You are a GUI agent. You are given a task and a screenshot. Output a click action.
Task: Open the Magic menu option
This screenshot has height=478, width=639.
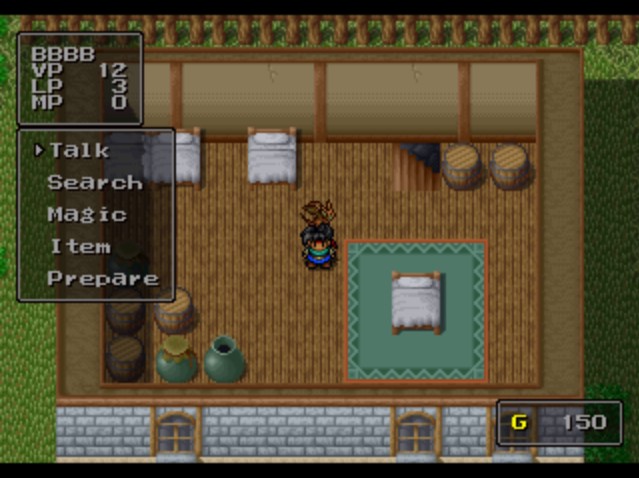[x=87, y=214]
